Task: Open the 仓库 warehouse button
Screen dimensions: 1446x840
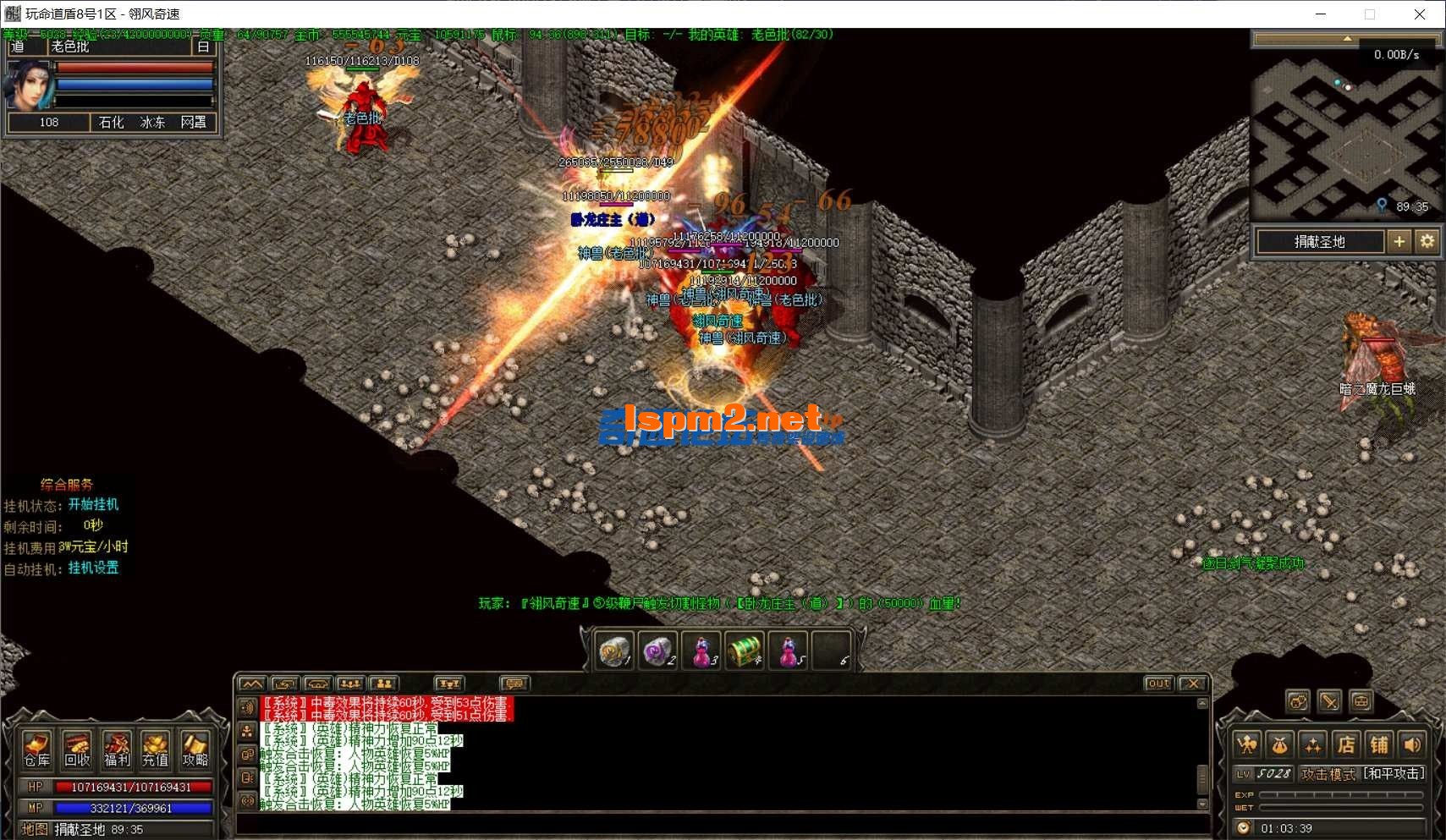Action: (x=36, y=749)
